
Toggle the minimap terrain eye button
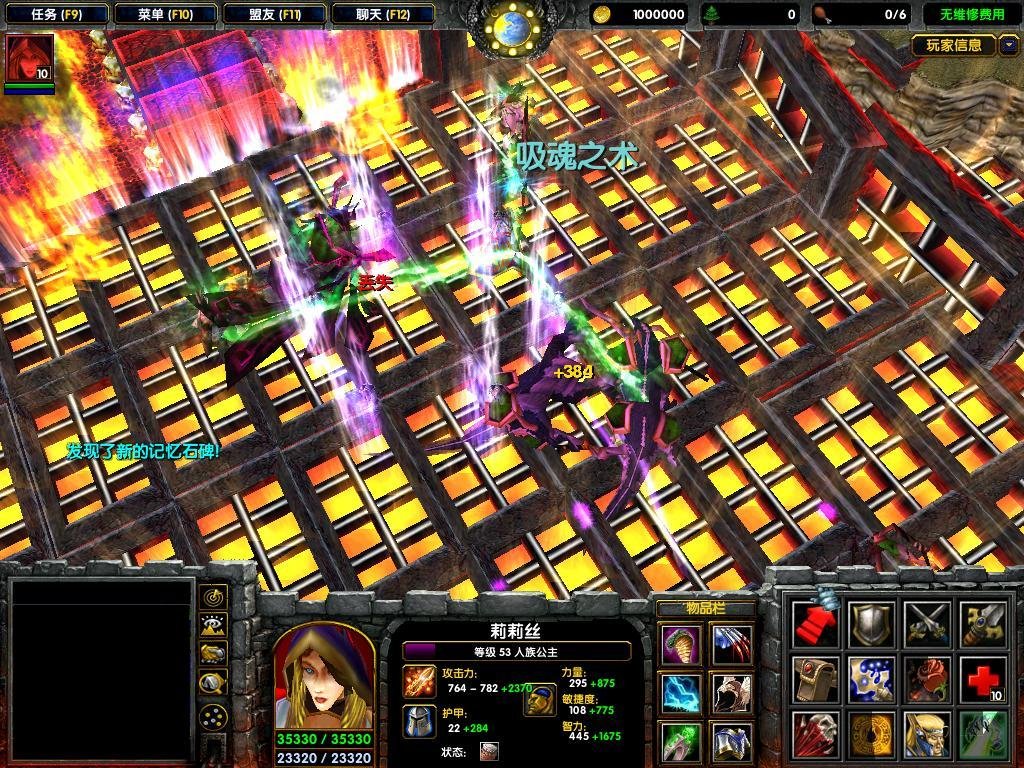click(213, 626)
